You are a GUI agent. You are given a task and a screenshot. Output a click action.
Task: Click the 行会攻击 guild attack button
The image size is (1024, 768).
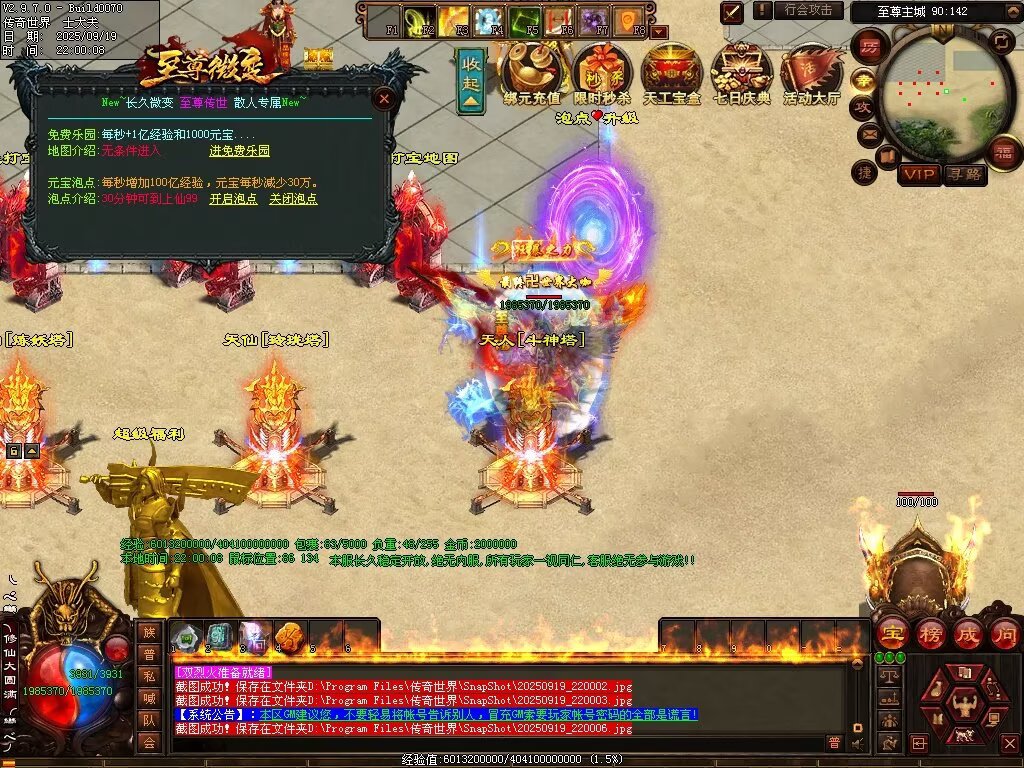(808, 10)
